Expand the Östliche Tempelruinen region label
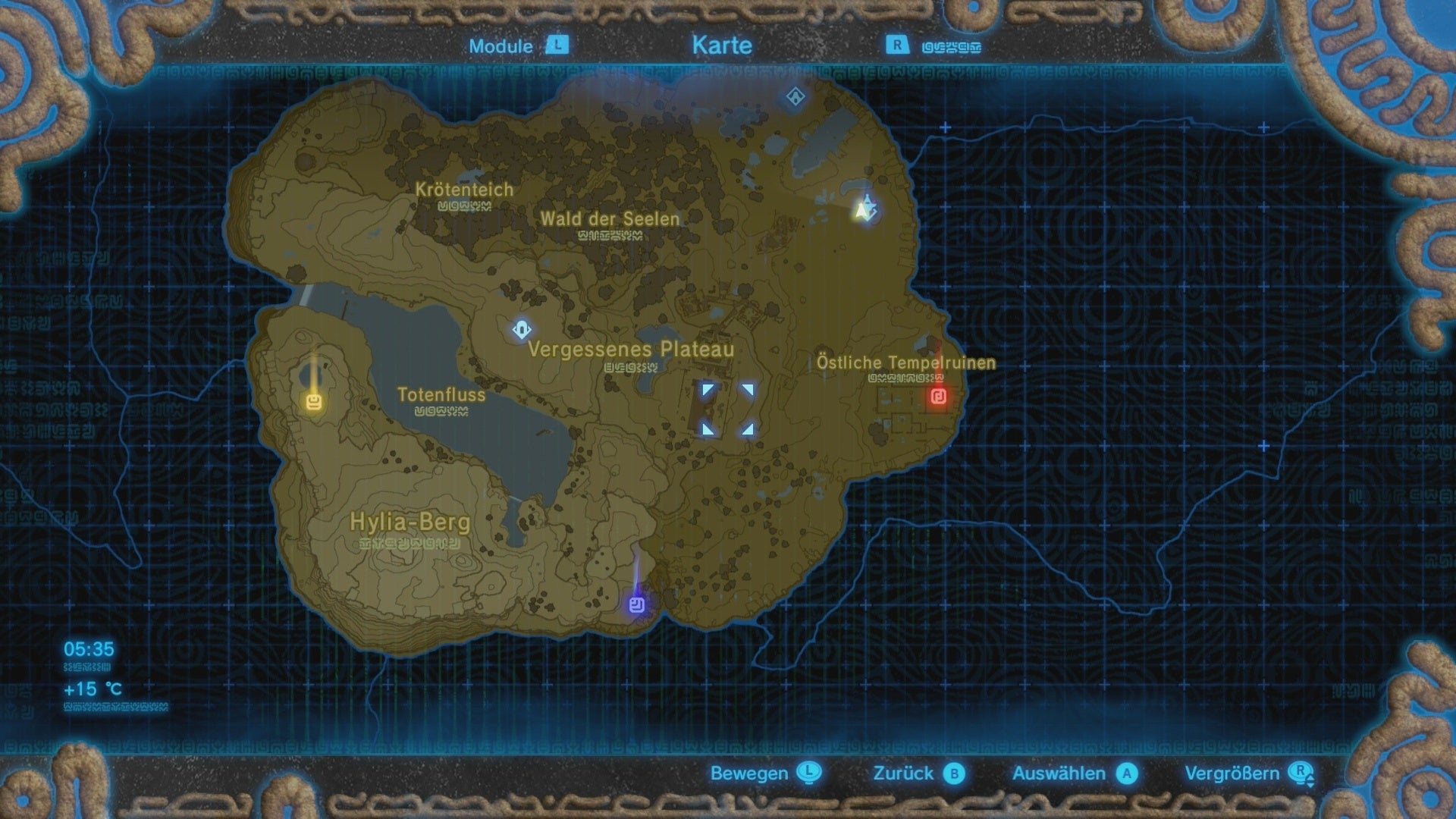 pyautogui.click(x=905, y=362)
